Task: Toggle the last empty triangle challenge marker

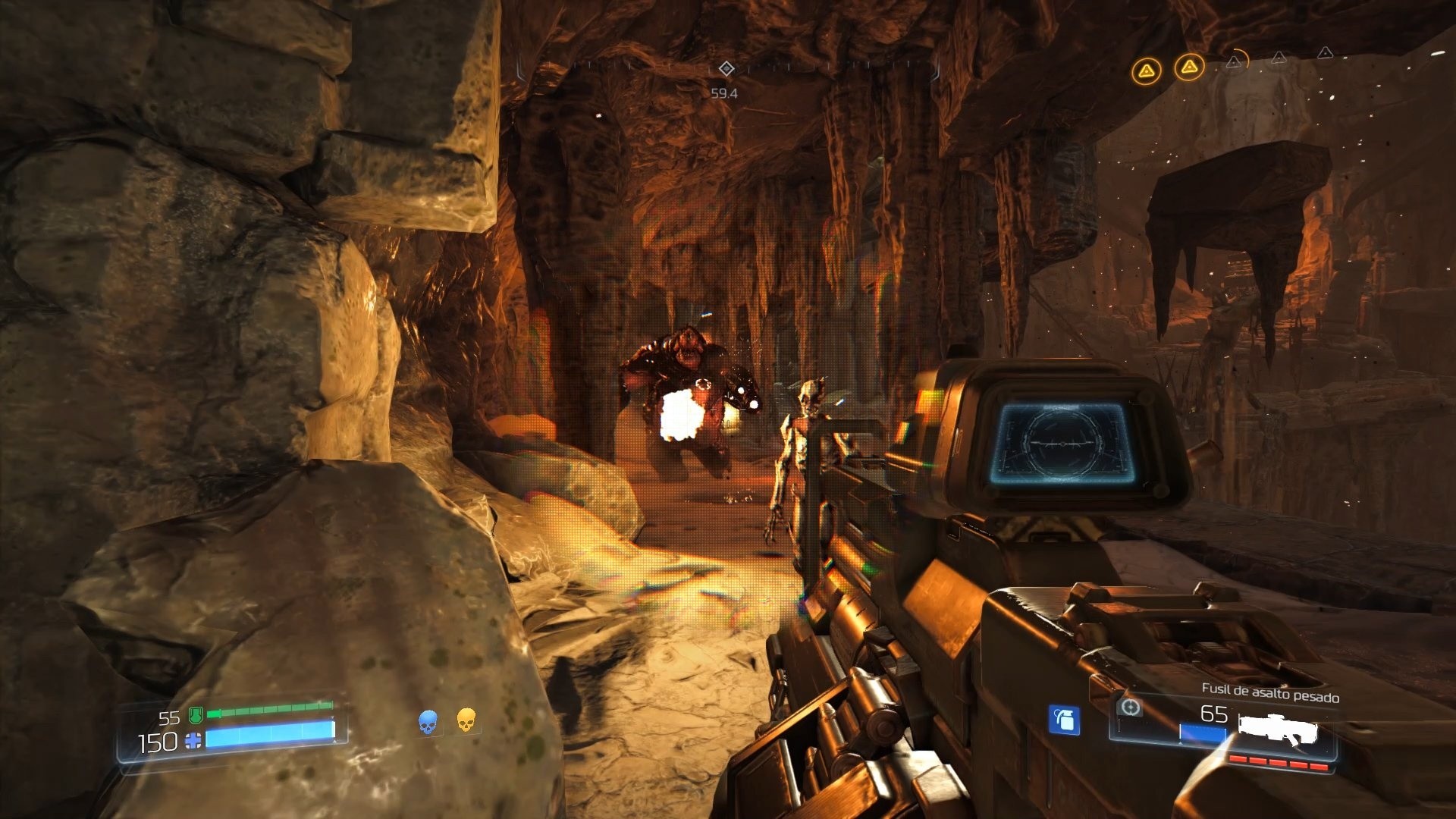Action: point(1326,53)
